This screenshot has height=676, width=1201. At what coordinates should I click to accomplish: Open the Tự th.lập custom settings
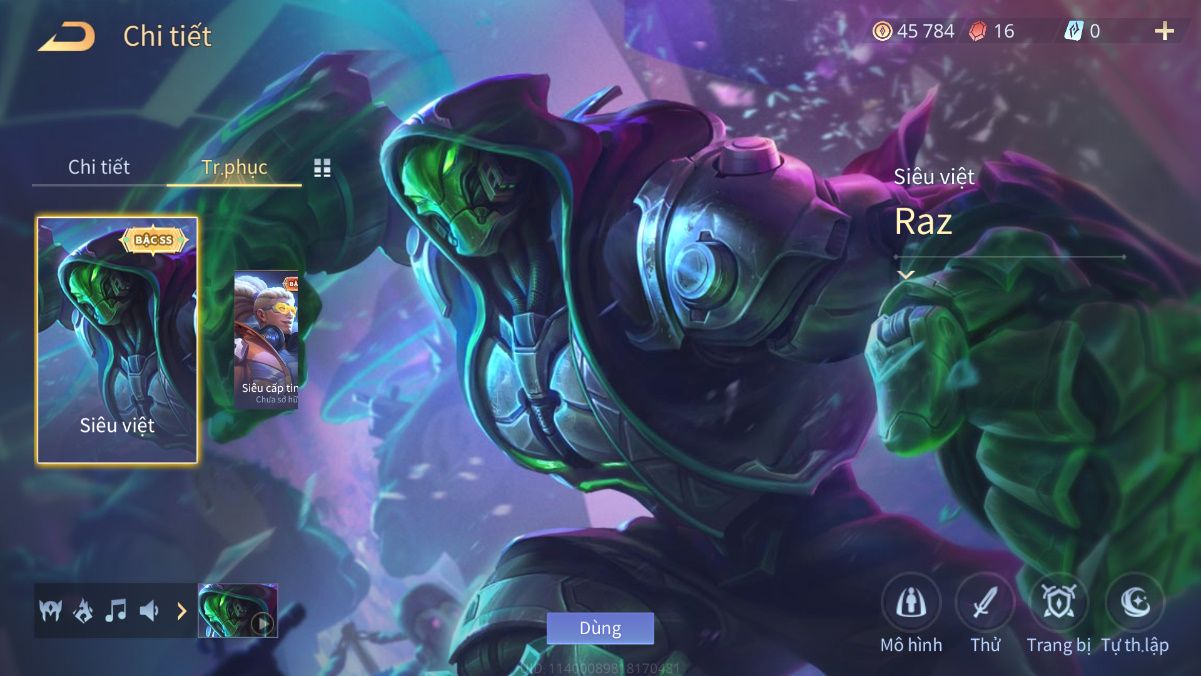click(1135, 603)
